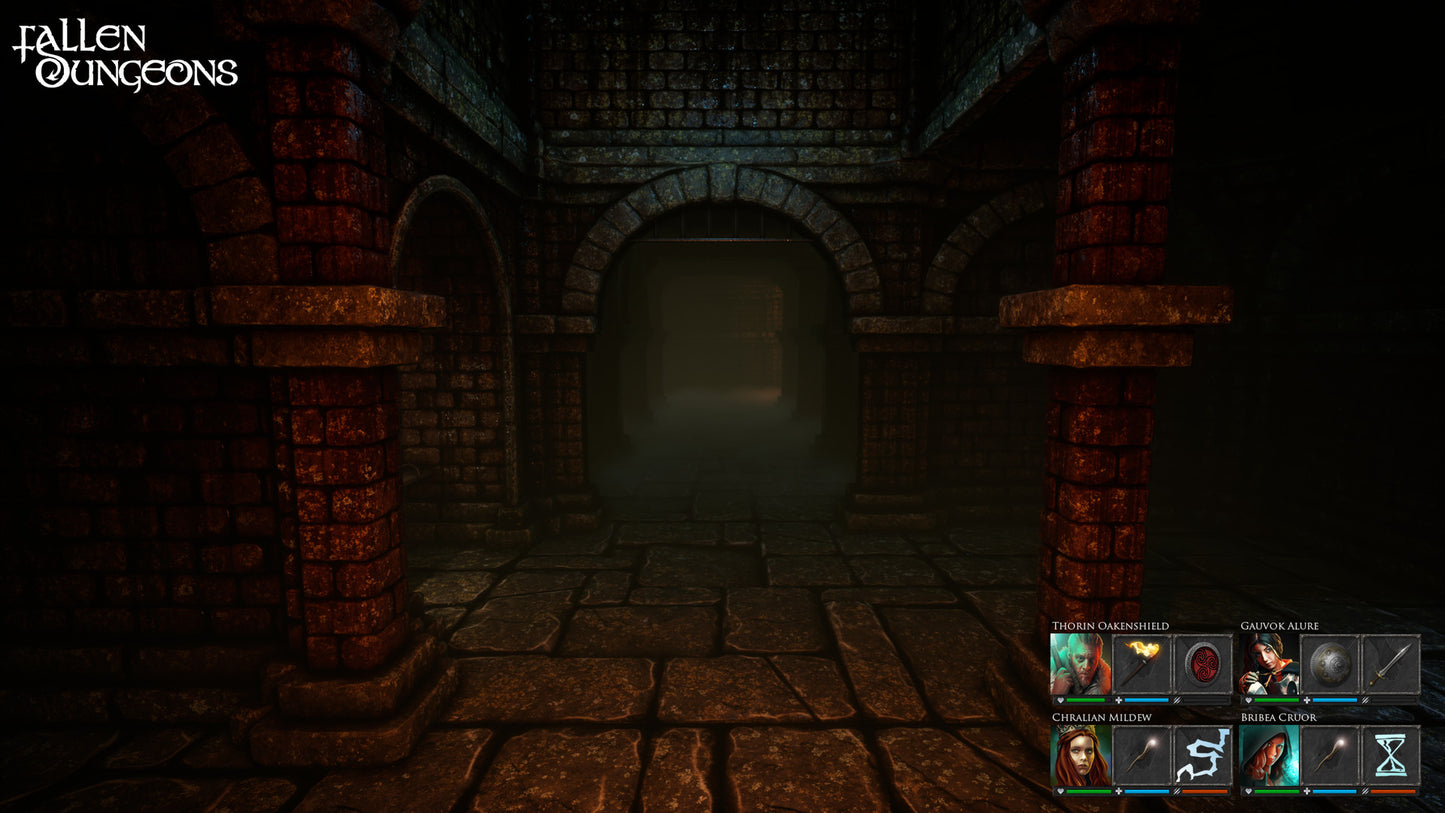Select Gauvok Alure's round shield icon

tap(1329, 663)
